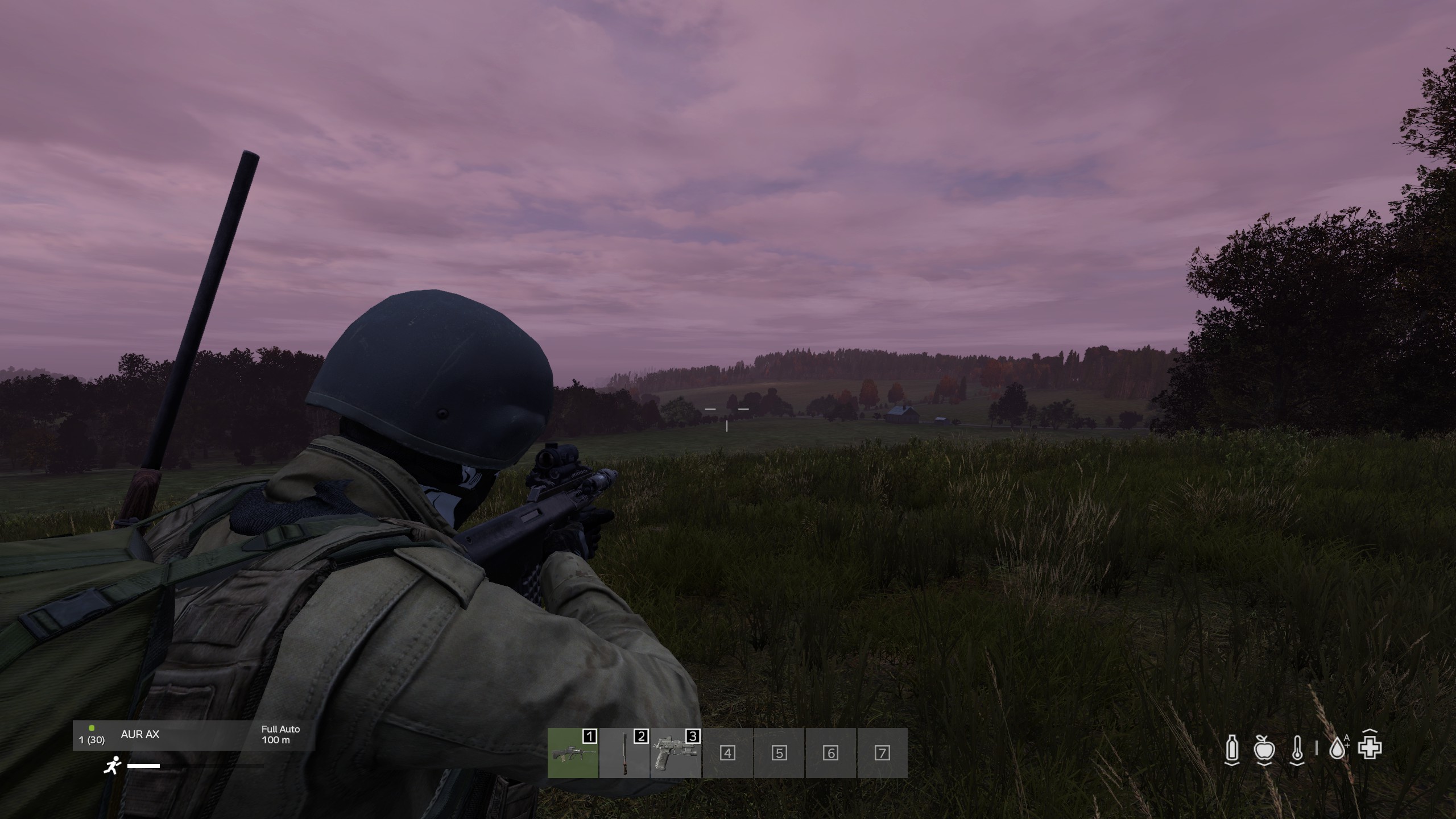Select empty hotbar slot number 5
The image size is (1456, 819).
(x=779, y=753)
